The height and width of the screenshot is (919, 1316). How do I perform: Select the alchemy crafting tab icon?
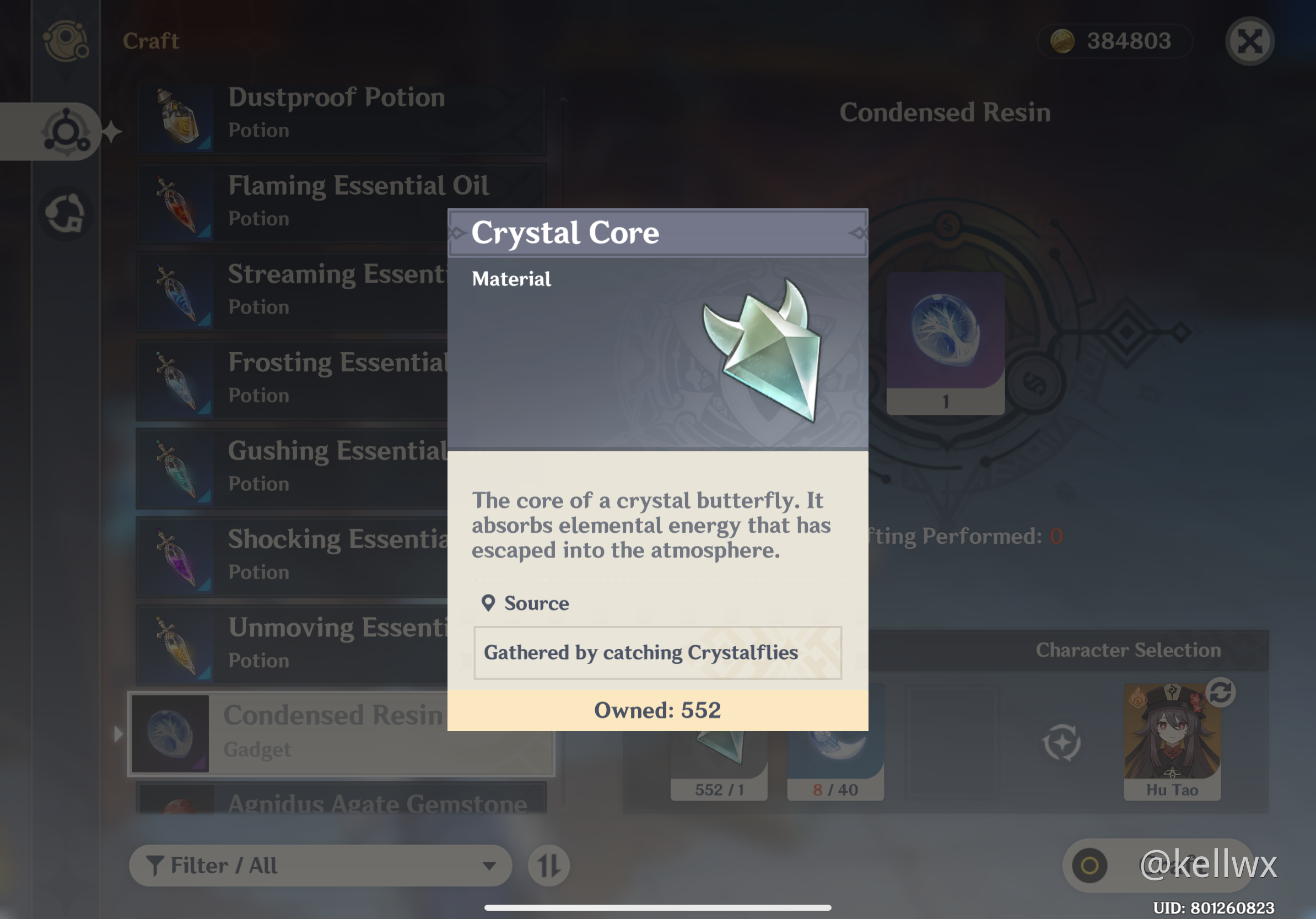click(x=67, y=131)
